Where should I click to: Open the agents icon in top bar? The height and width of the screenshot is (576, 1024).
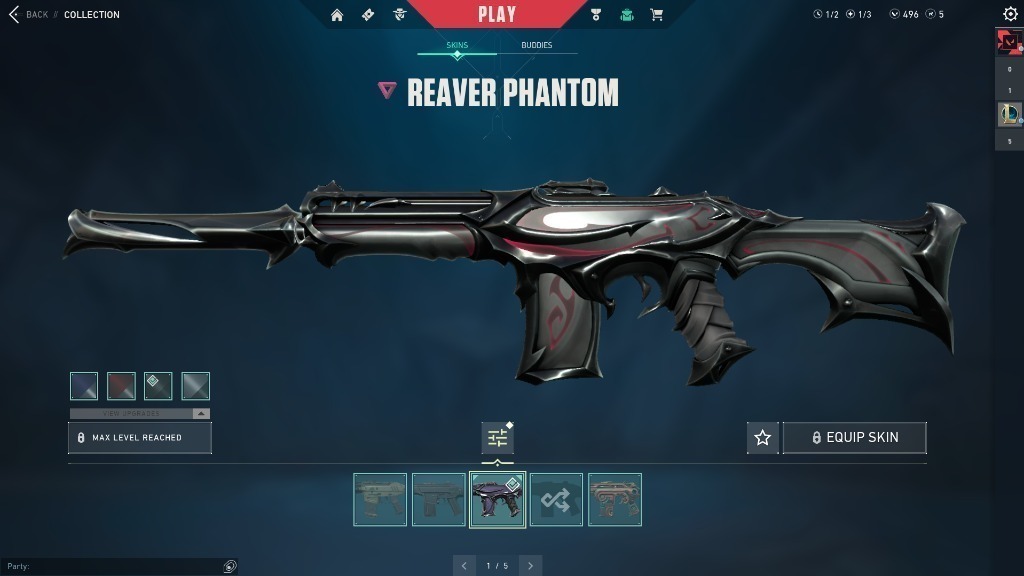coord(399,15)
